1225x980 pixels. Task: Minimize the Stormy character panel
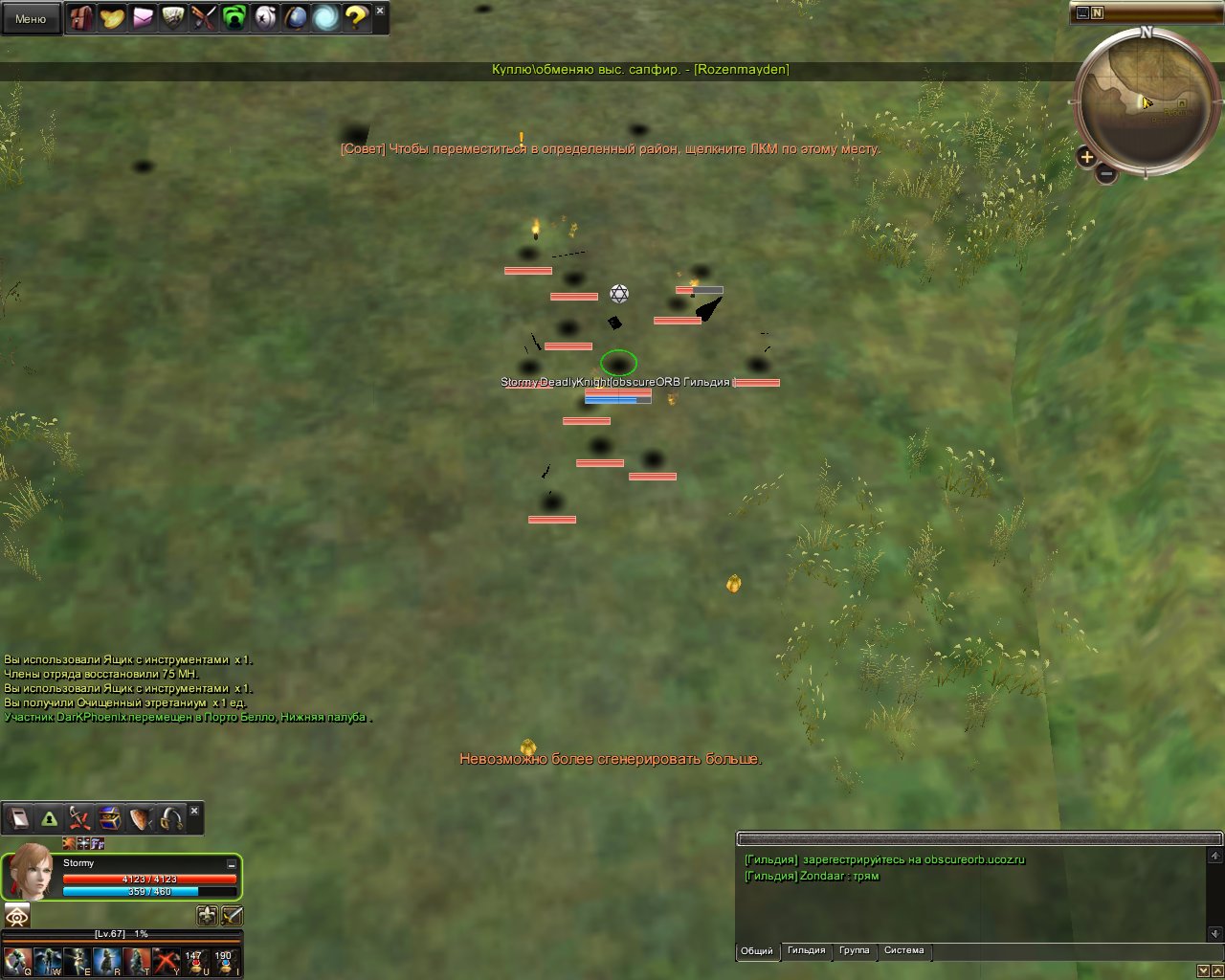[231, 864]
